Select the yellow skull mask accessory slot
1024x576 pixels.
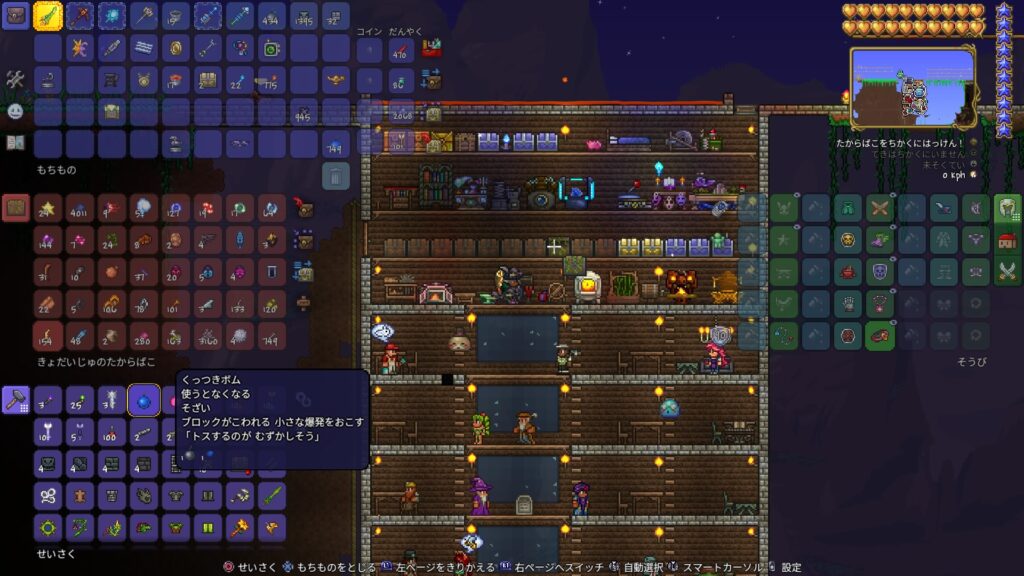[x=847, y=240]
